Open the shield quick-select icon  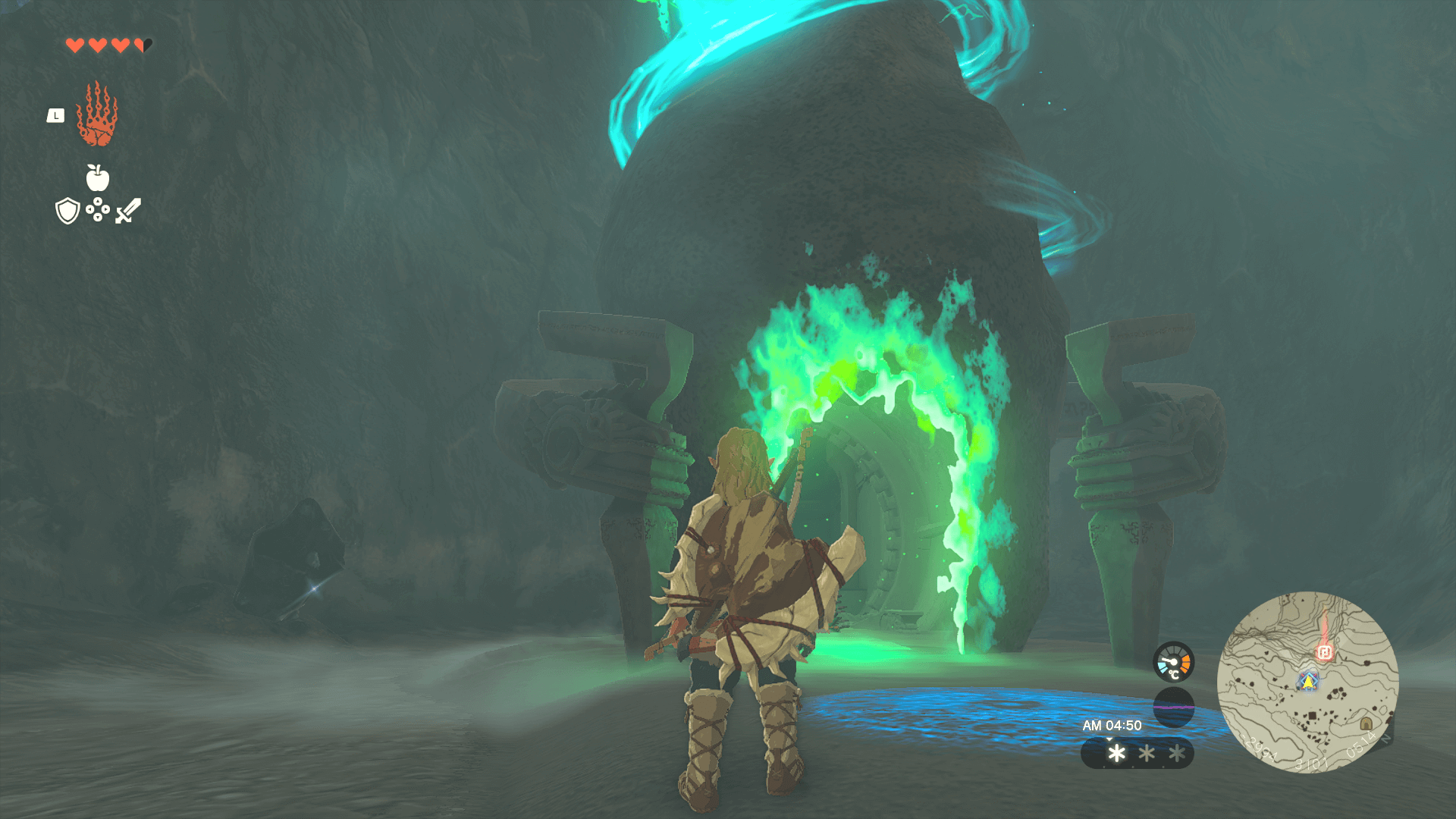pyautogui.click(x=68, y=211)
